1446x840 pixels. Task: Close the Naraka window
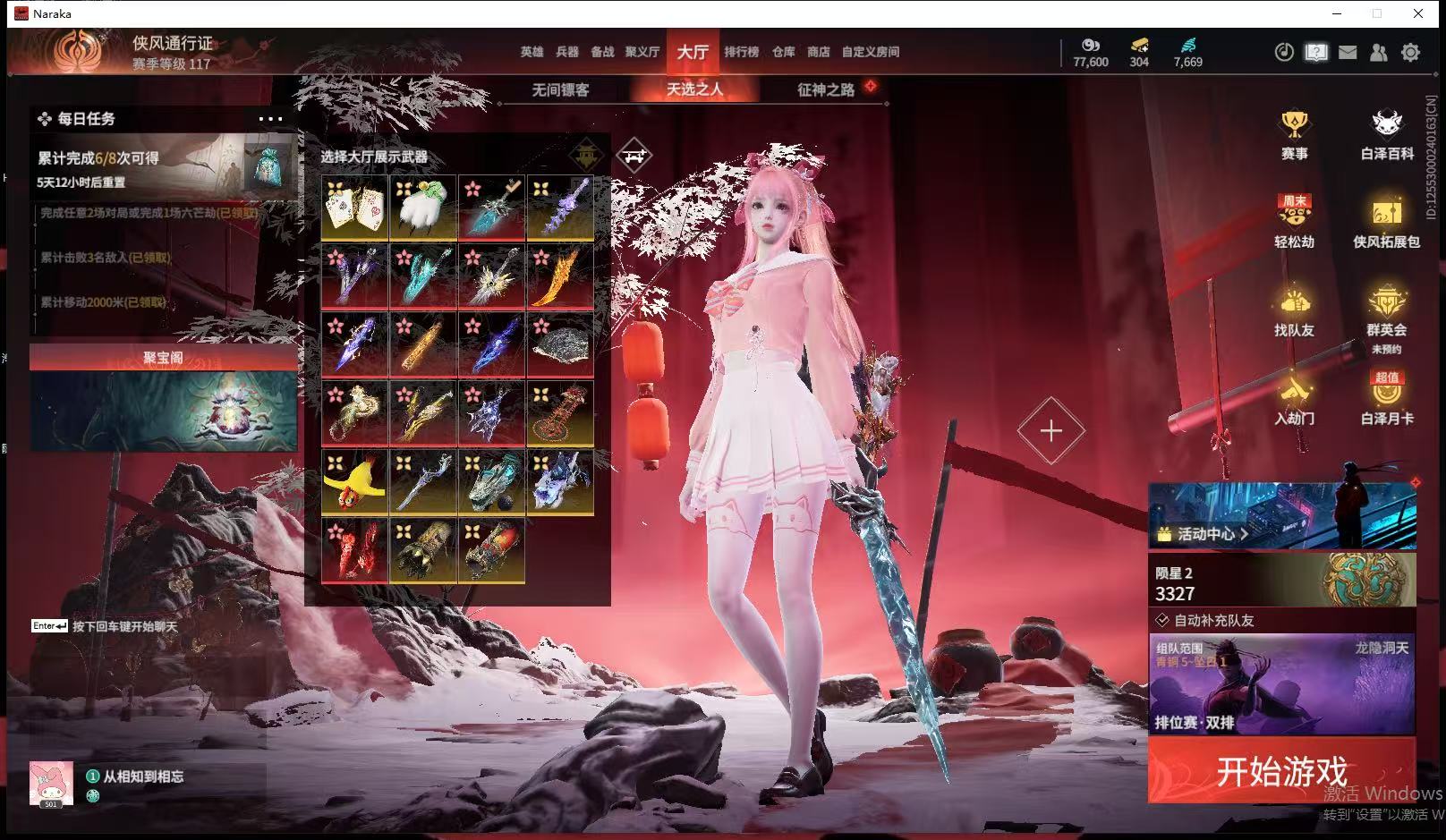coord(1418,13)
